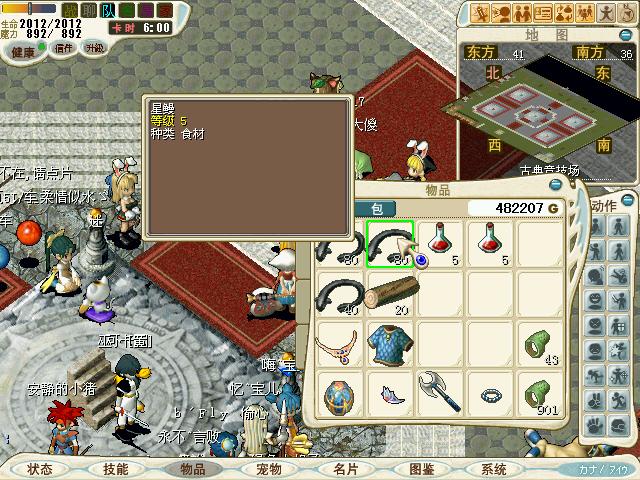640x480 pixels.
Task: Select the jeweled necklace item
Action: click(x=338, y=344)
